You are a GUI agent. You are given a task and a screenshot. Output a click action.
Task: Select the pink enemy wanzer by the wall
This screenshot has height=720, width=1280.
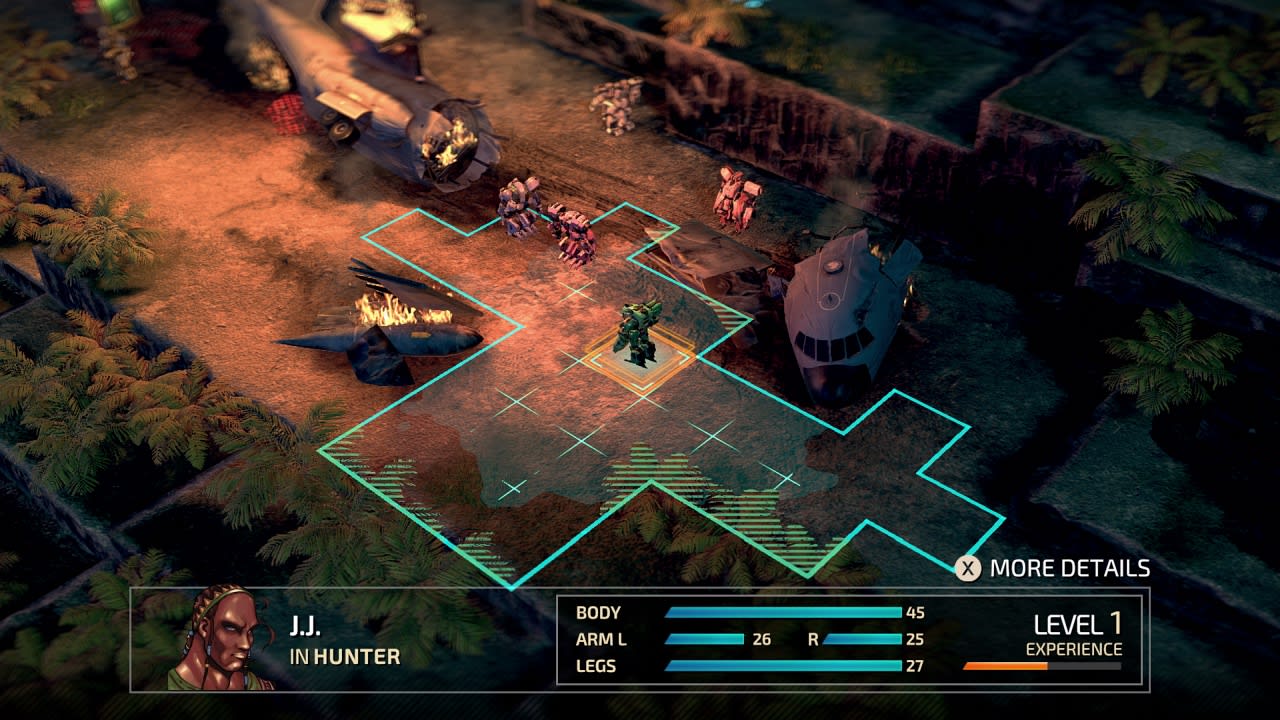(570, 230)
